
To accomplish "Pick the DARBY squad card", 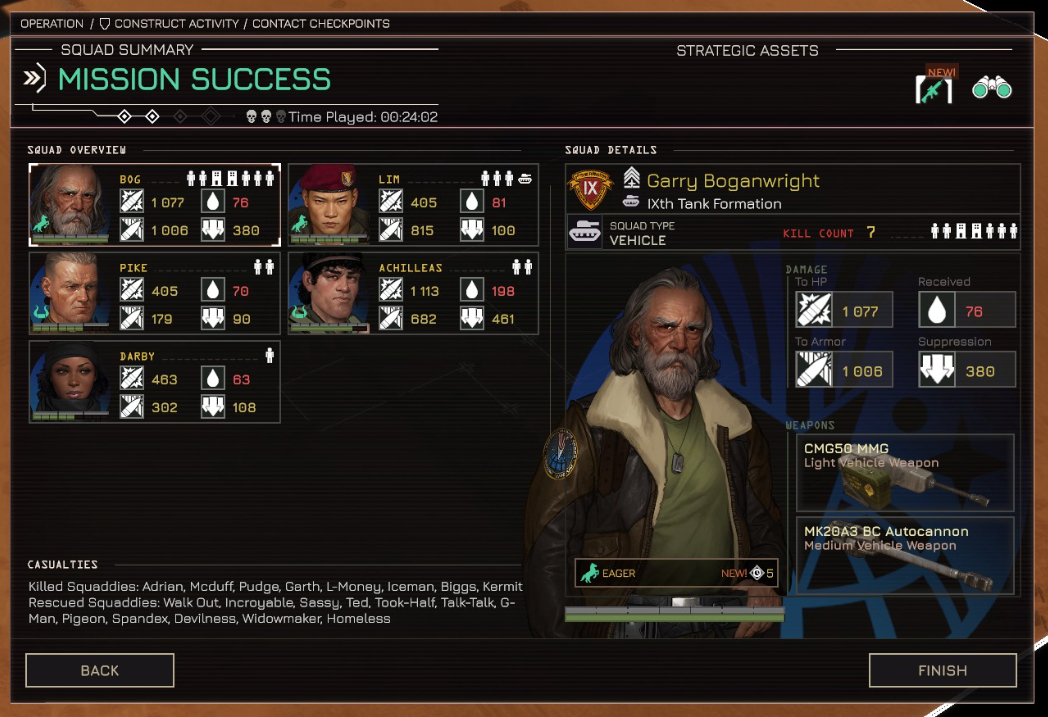I will 154,381.
